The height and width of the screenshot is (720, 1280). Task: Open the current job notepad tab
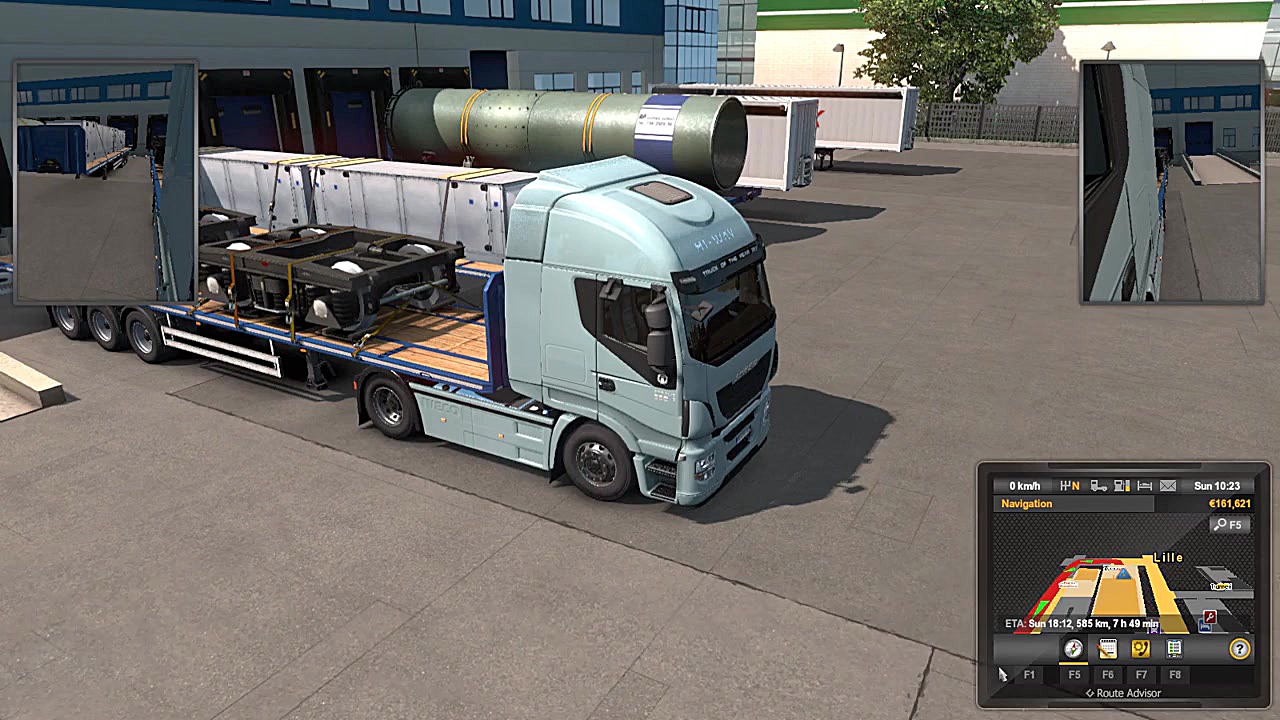tap(1107, 649)
